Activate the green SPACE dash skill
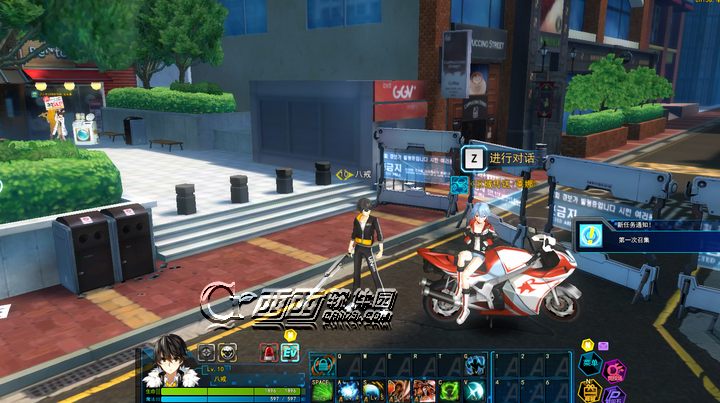720x403 pixels. point(322,390)
